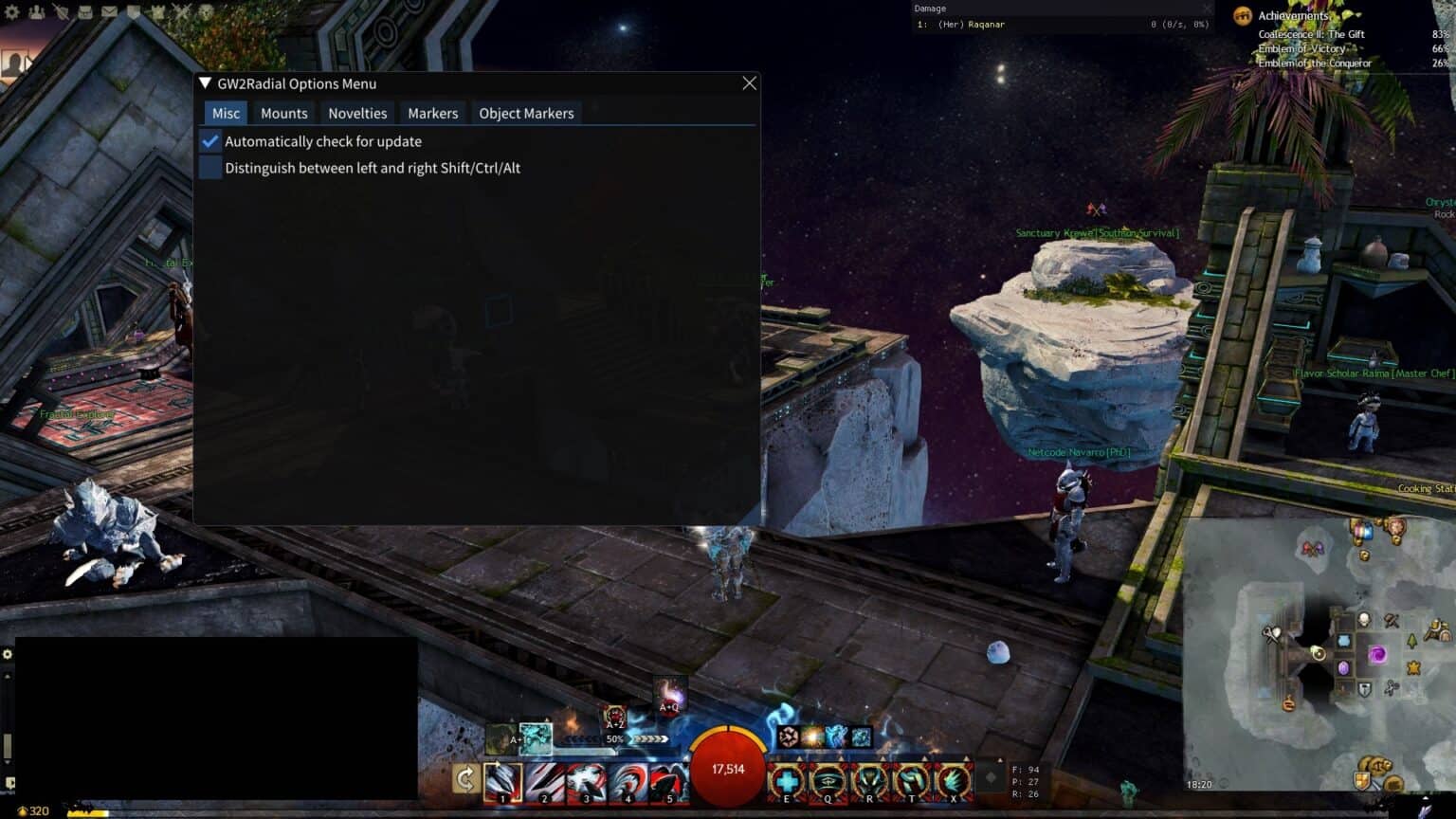Activate healing skill E on the skill bar
The image size is (1456, 819).
pos(786,782)
